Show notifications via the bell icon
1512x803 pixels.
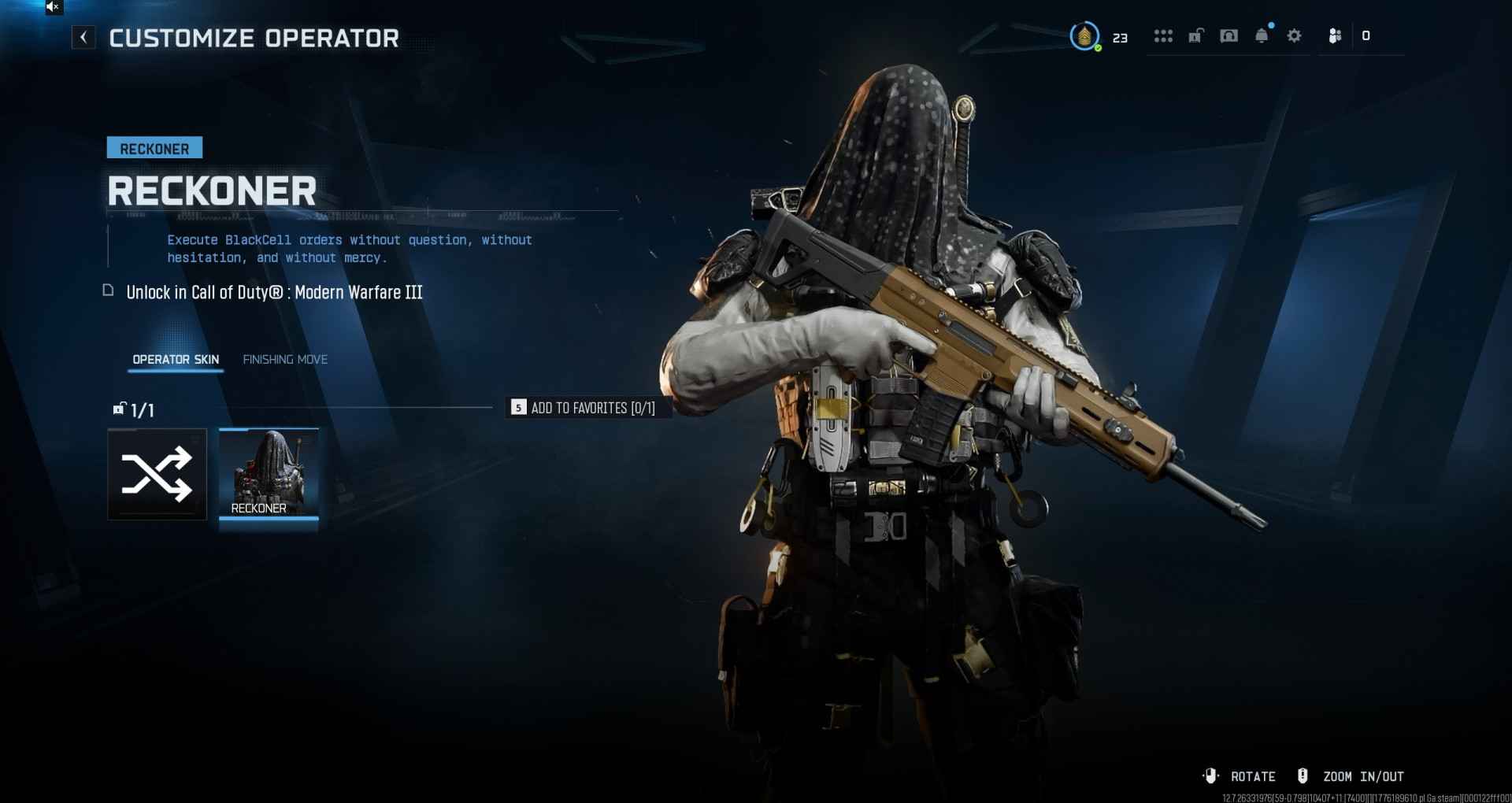(x=1262, y=36)
